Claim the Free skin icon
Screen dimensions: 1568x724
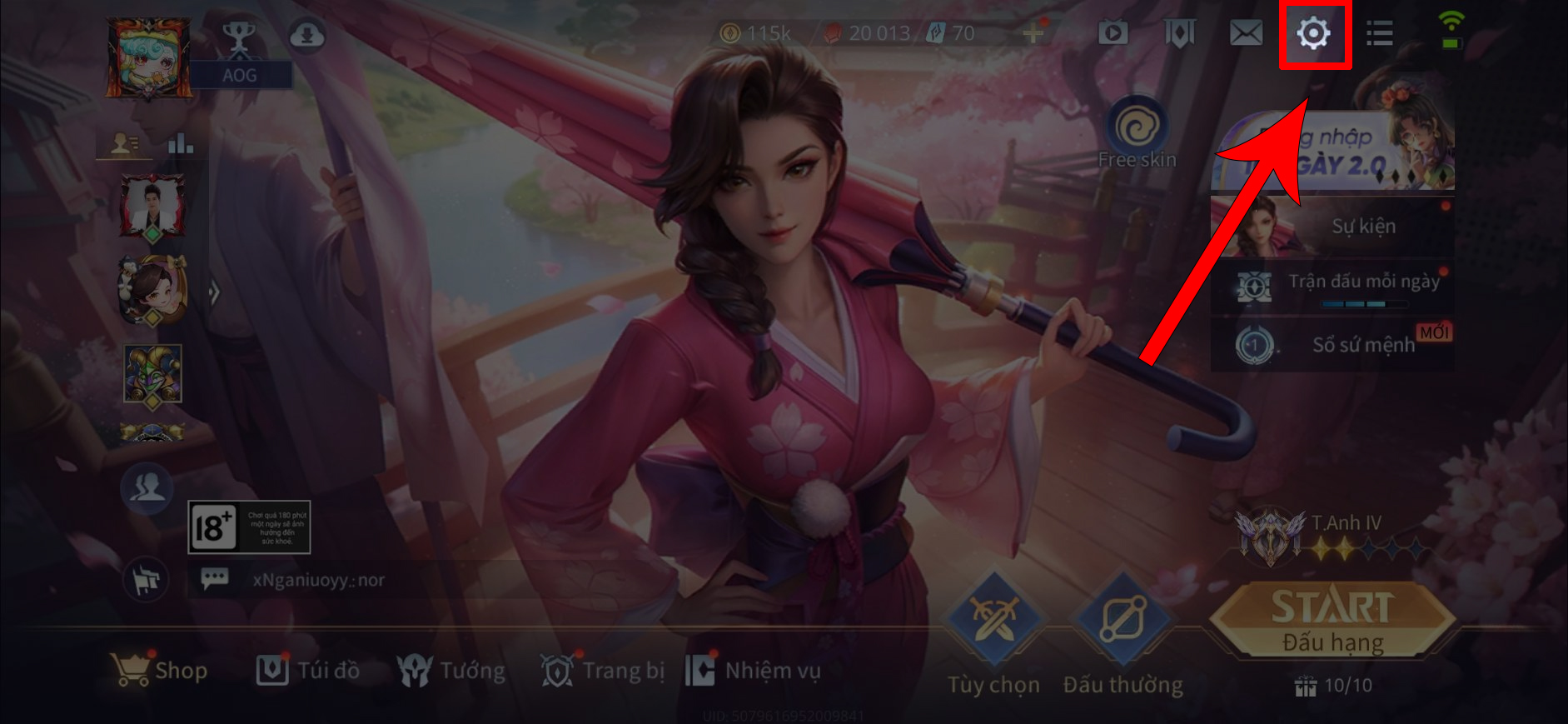(1137, 135)
